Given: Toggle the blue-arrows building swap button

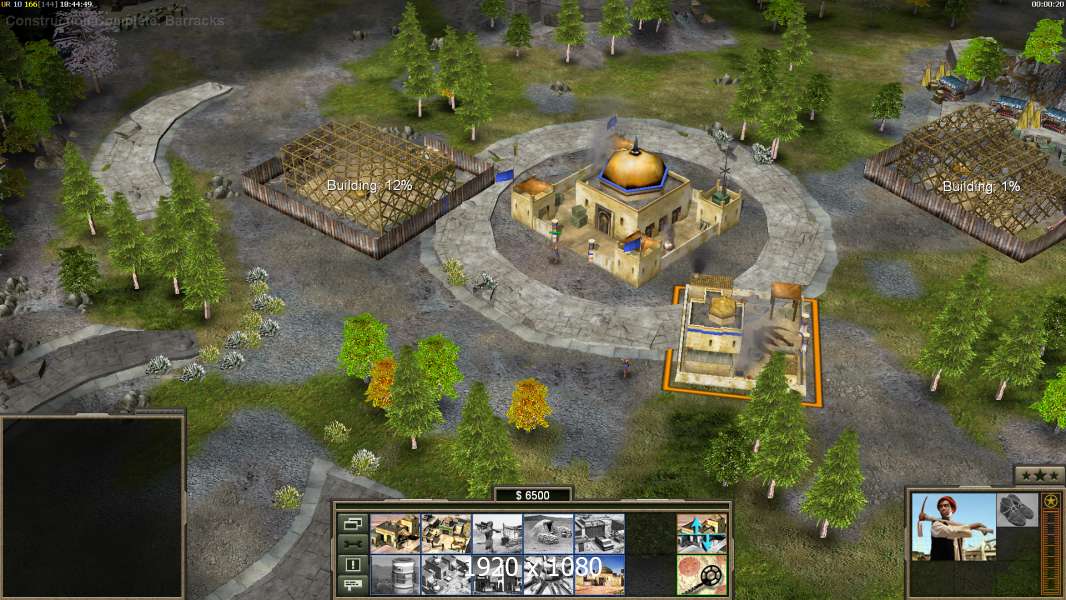Looking at the screenshot, I should tap(701, 534).
